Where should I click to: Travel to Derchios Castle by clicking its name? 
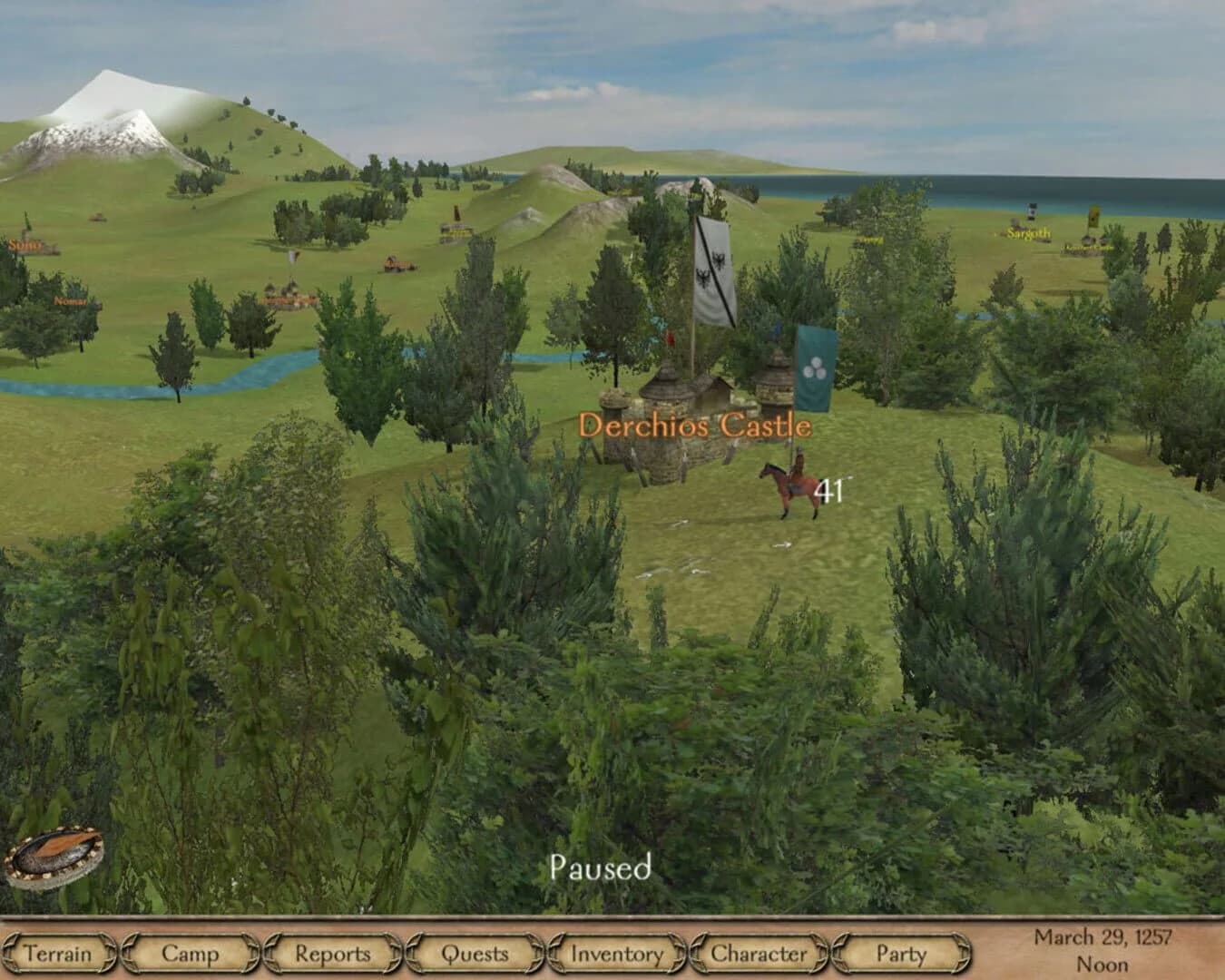[697, 424]
